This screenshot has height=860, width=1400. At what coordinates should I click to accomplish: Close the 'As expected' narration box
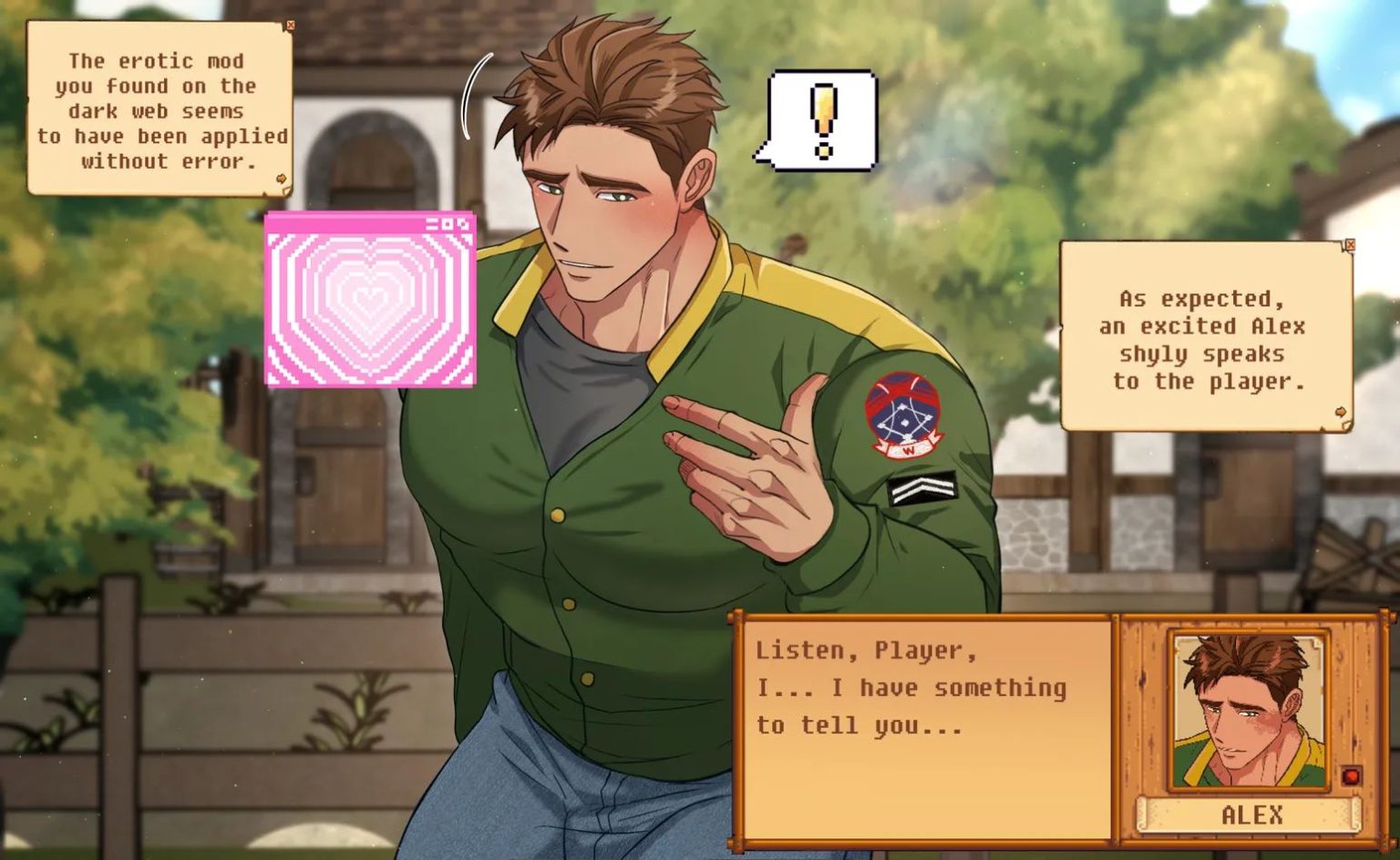(x=1350, y=245)
